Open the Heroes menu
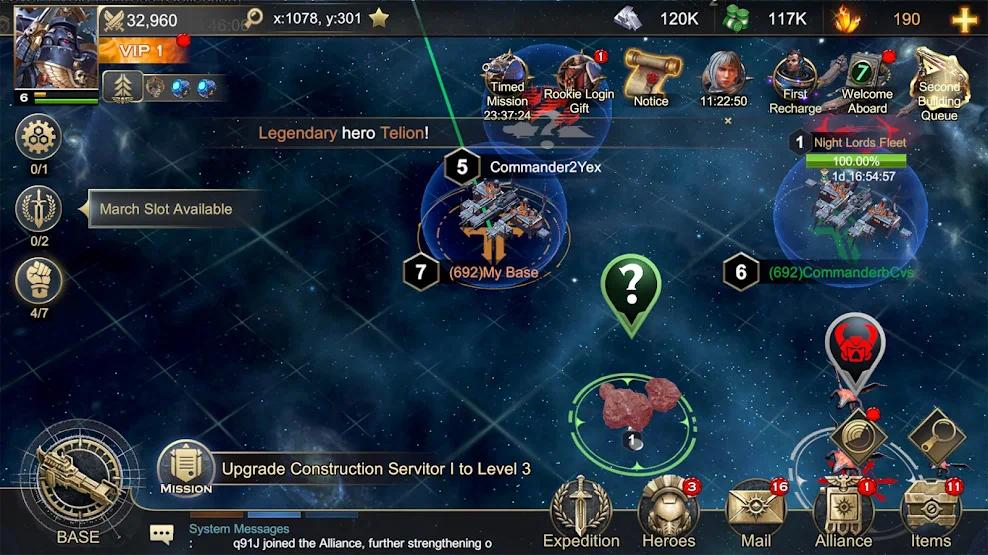The image size is (988, 555). click(668, 512)
